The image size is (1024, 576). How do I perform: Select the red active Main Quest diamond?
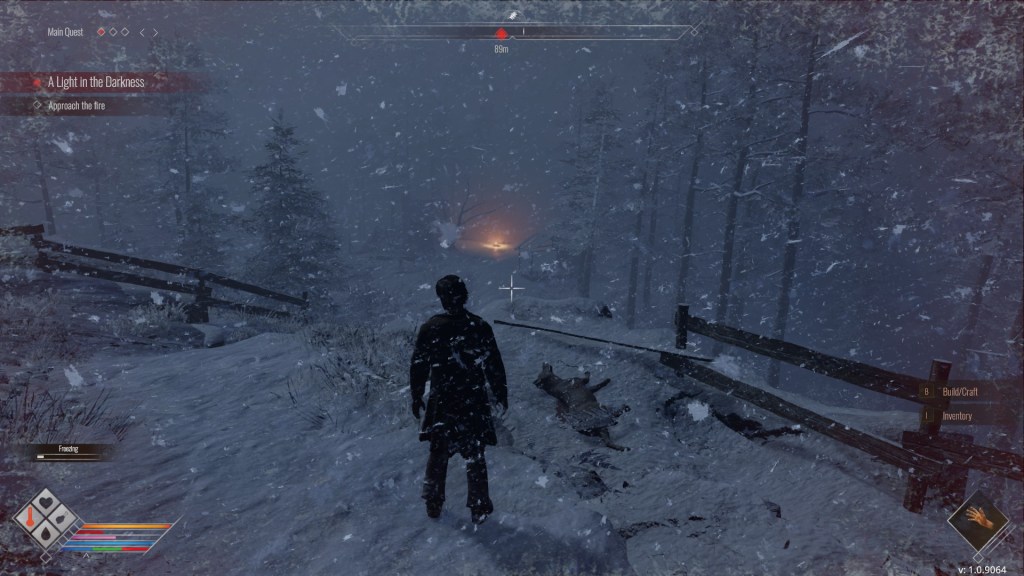pos(100,32)
